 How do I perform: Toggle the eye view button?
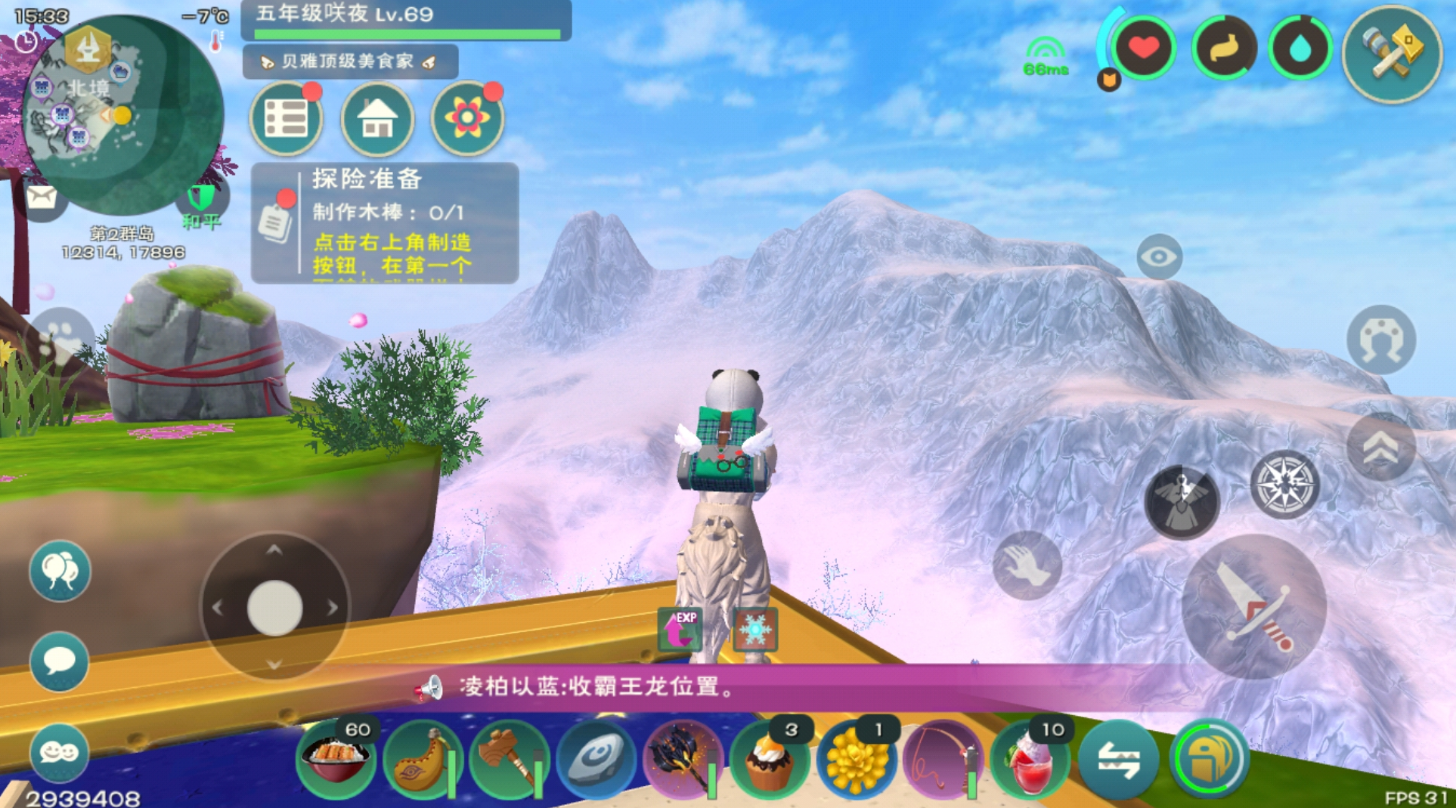(1159, 257)
